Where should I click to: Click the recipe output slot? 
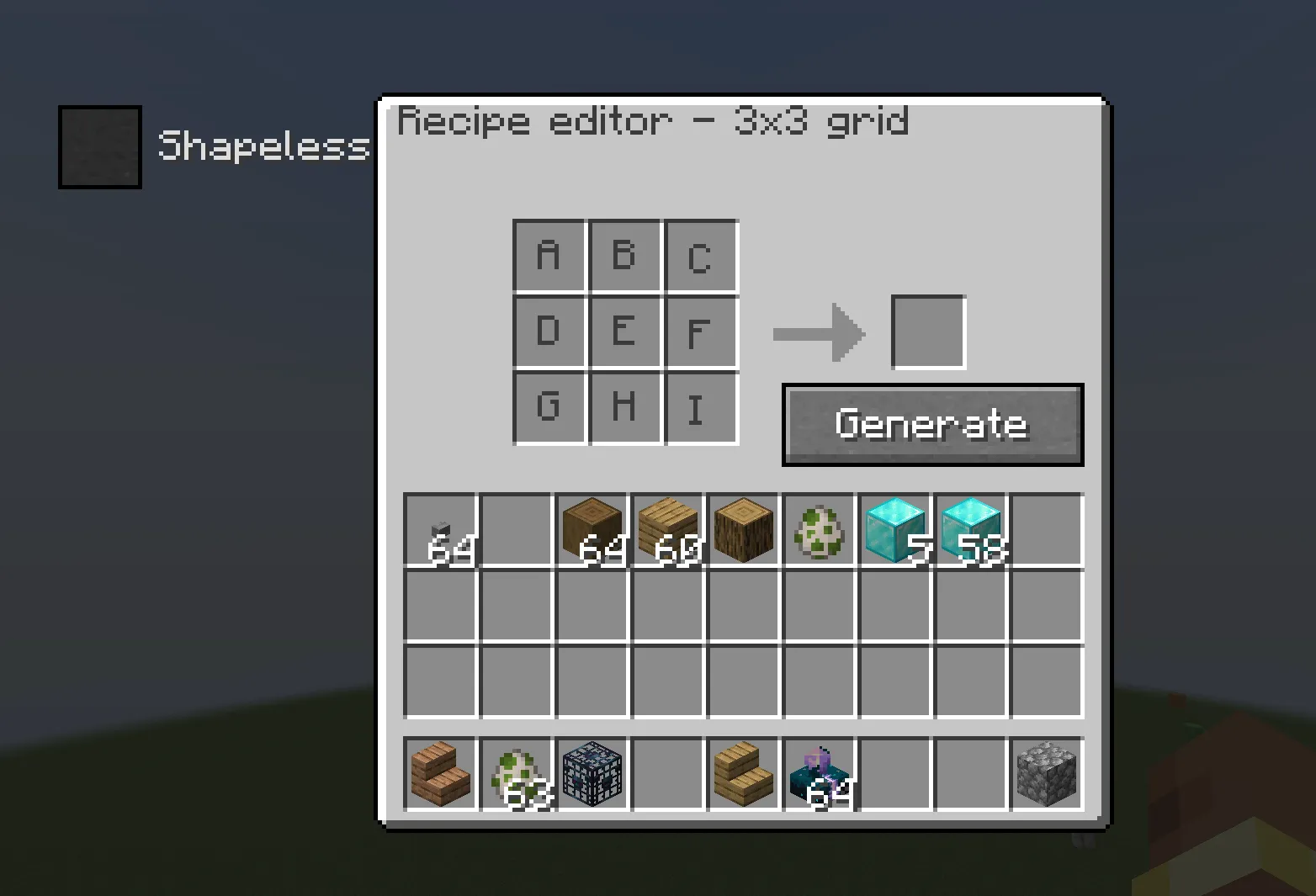tap(927, 331)
